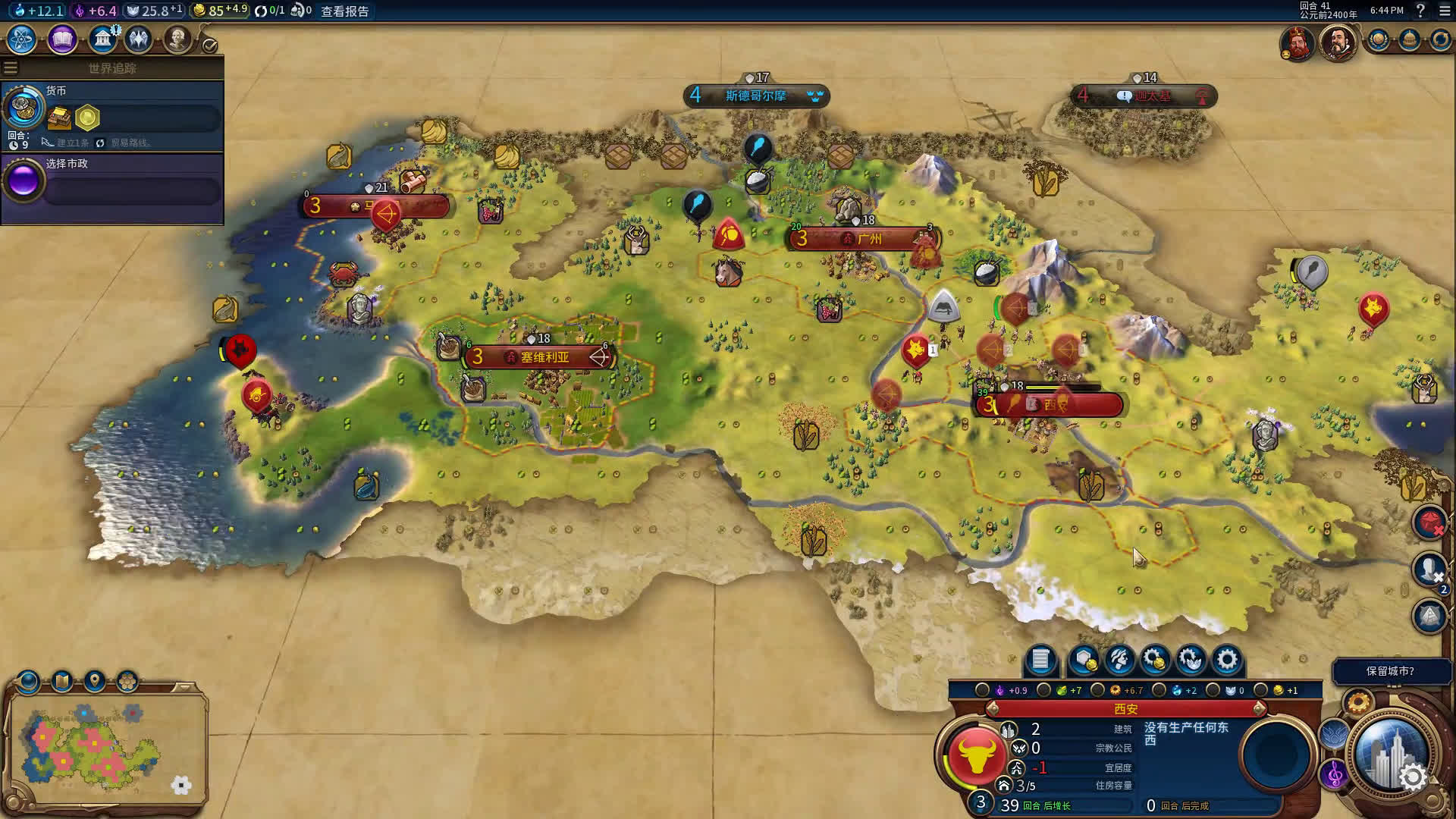
Task: Open the world tracker hamburger menu
Action: click(11, 68)
